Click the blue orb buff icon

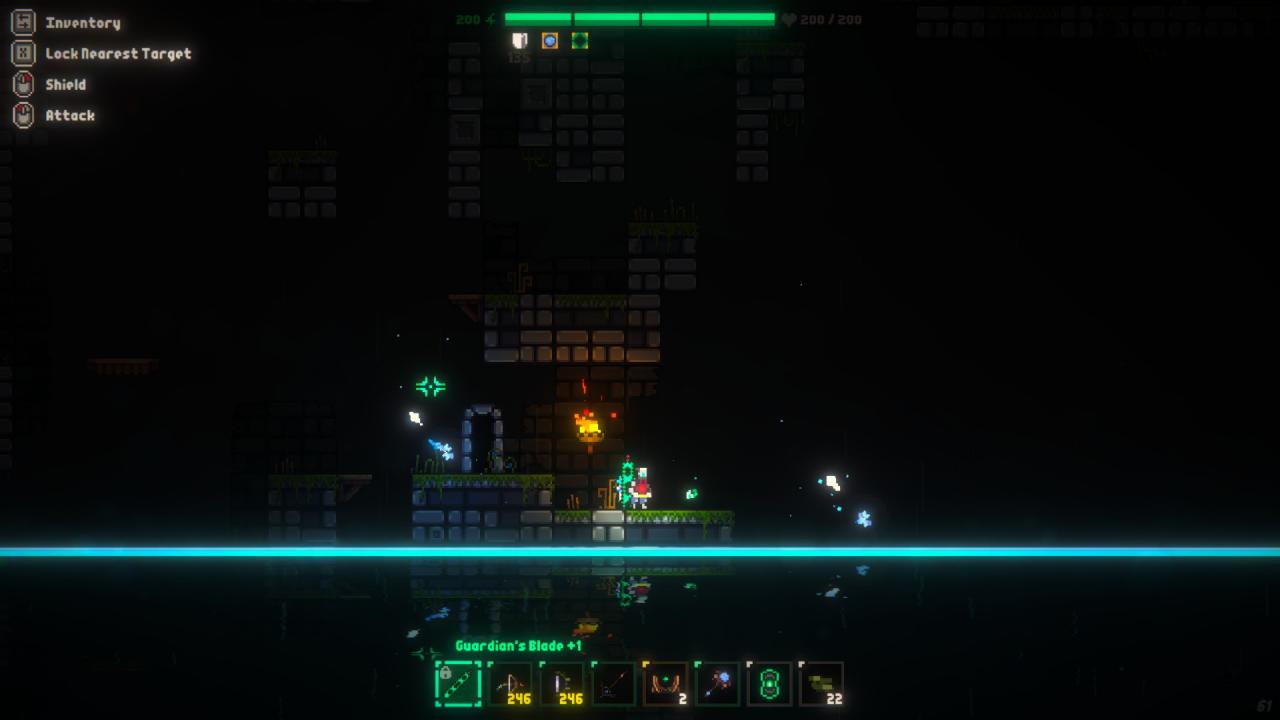(x=549, y=41)
